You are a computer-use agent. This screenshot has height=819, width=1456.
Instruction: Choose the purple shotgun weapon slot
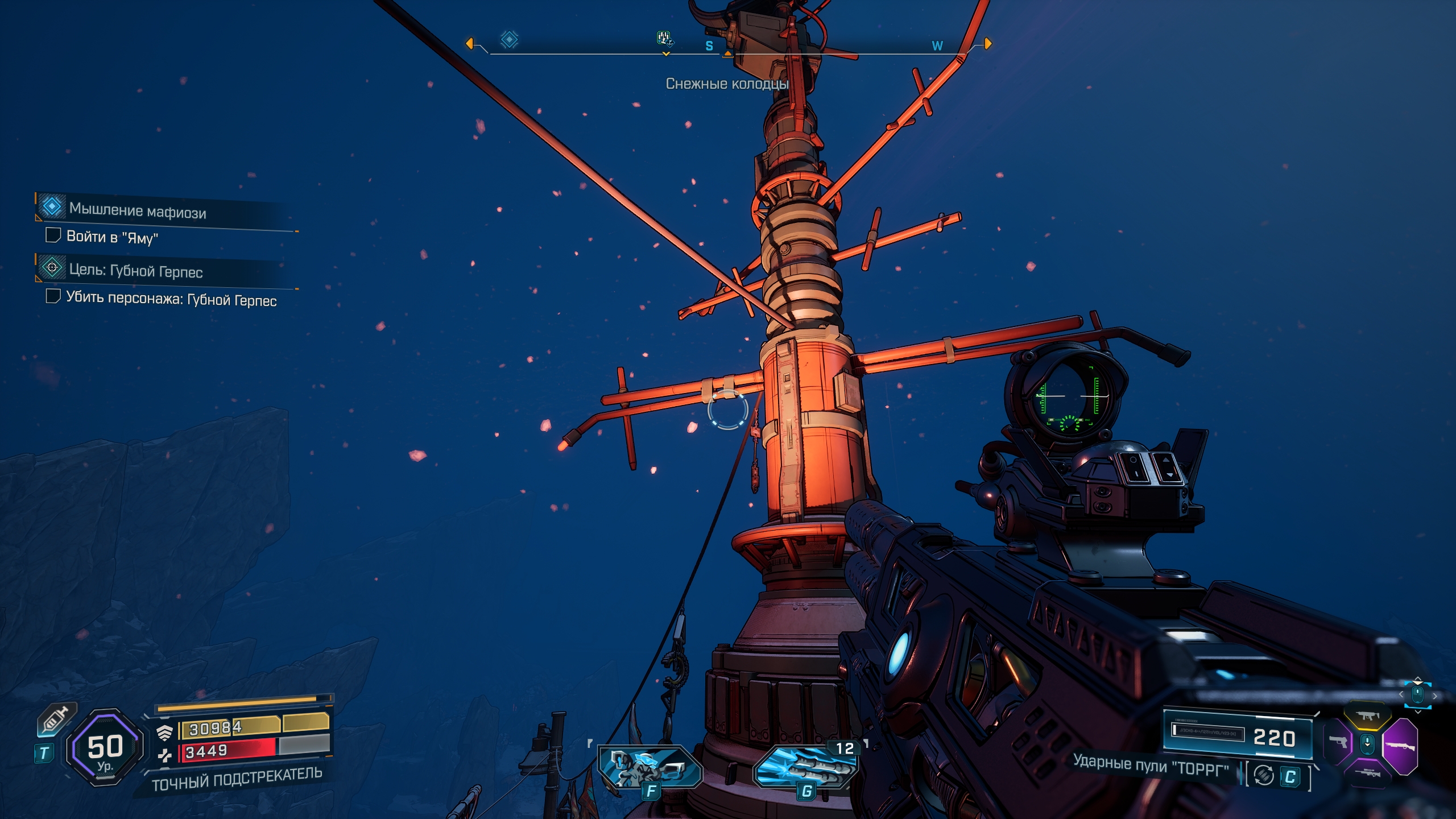tap(1400, 746)
